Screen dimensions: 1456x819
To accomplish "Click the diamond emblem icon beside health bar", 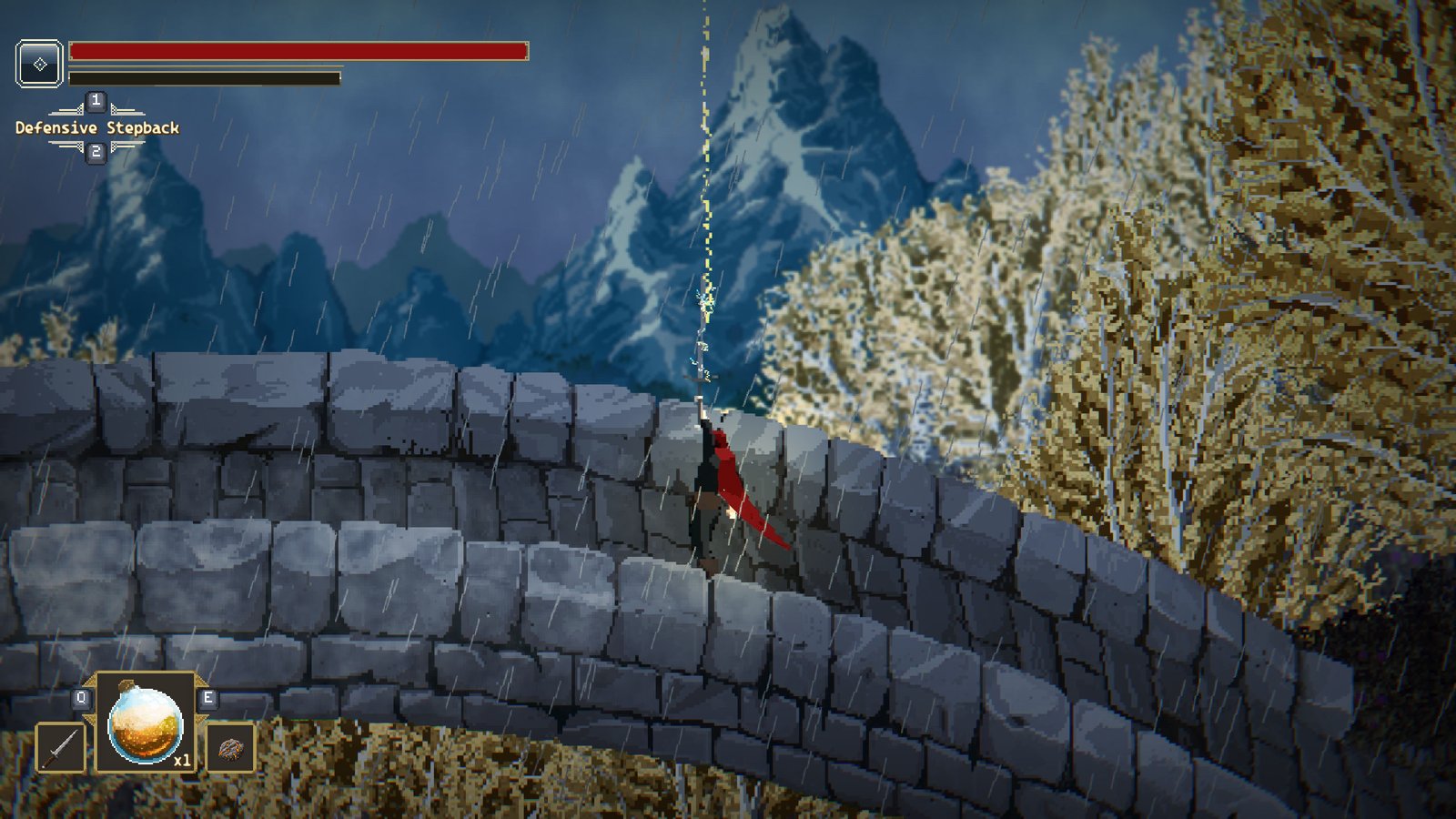I will (40, 64).
